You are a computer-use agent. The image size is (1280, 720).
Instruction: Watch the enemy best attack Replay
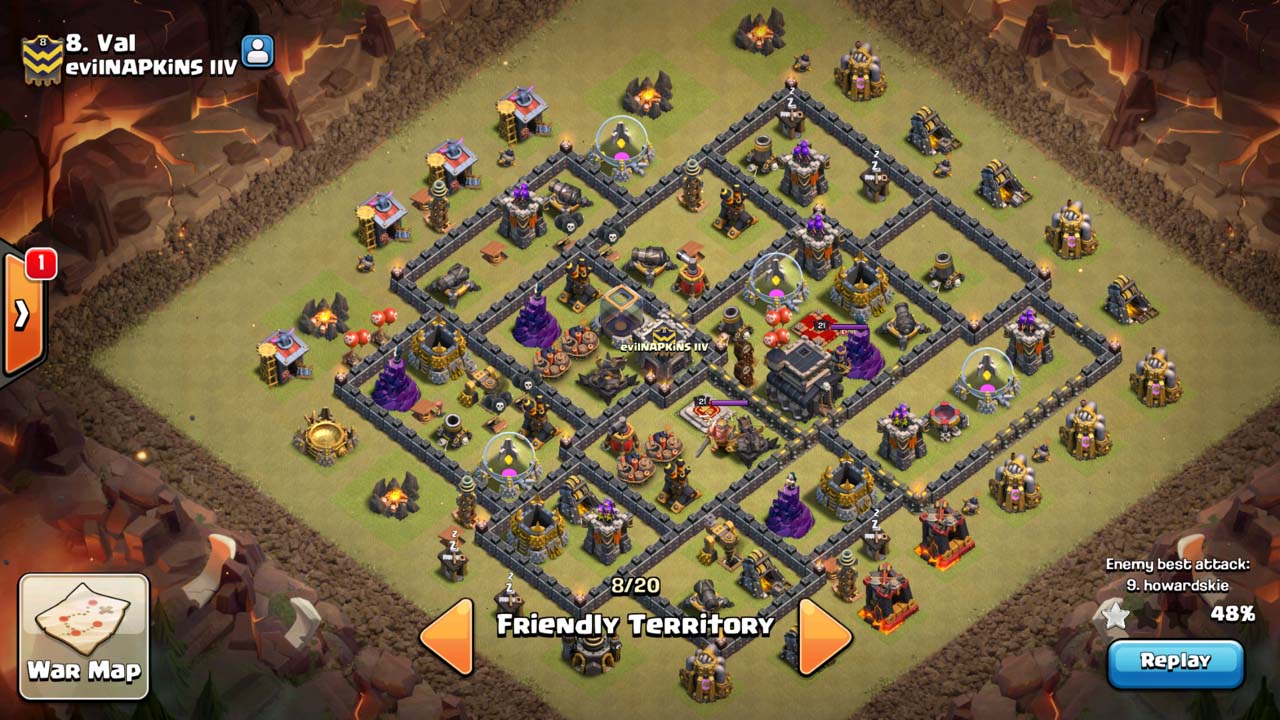(x=1175, y=662)
